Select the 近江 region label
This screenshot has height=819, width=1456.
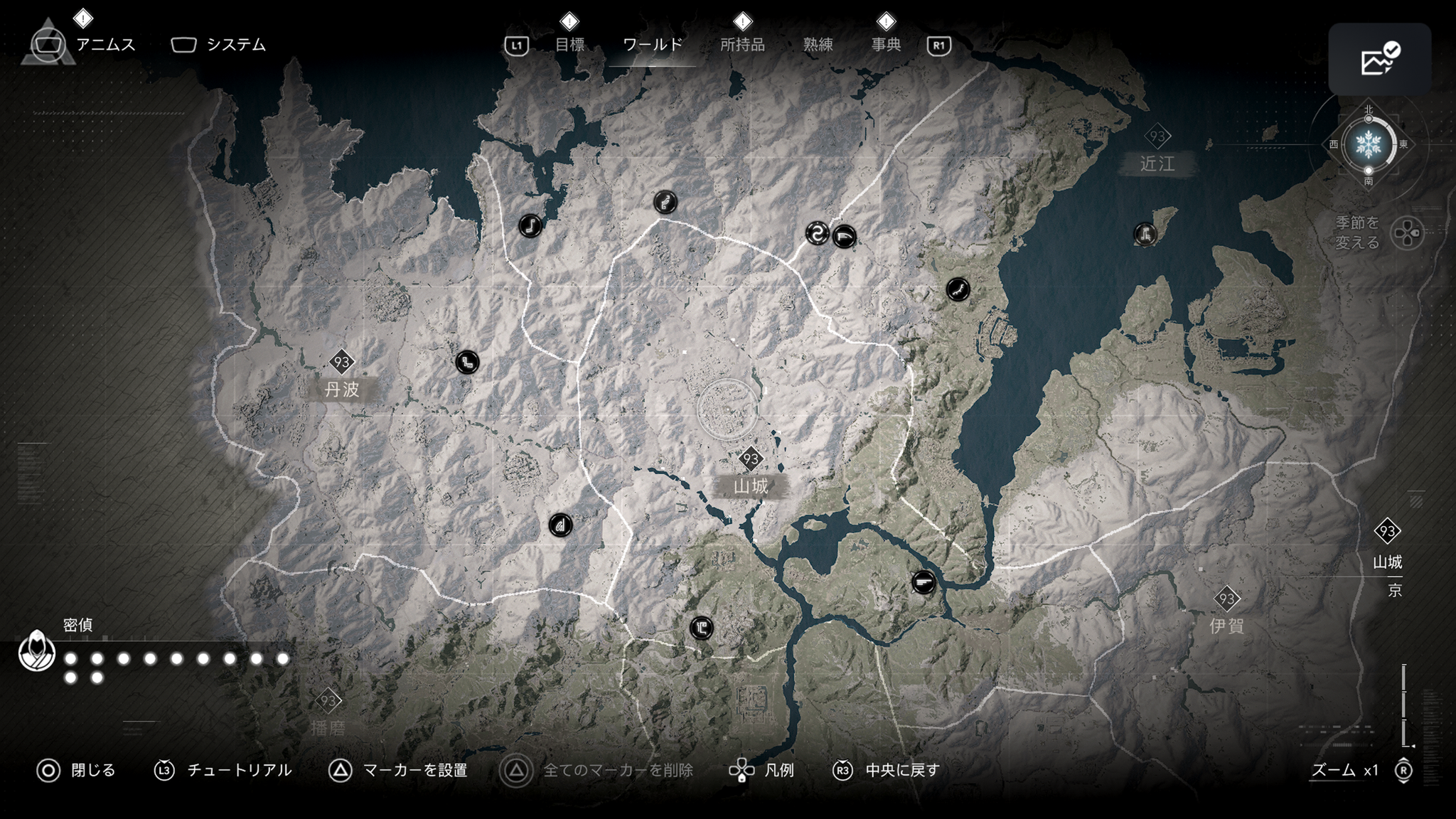pos(1157,164)
